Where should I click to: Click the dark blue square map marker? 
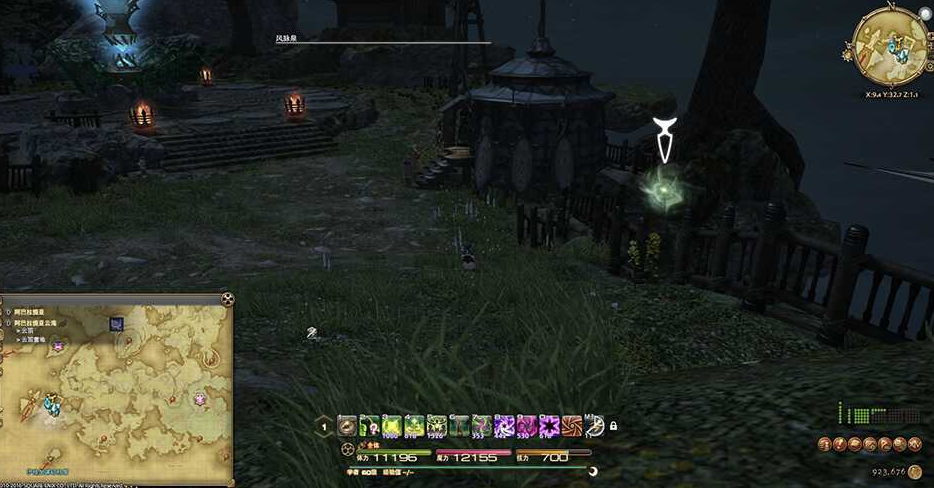tap(117, 323)
